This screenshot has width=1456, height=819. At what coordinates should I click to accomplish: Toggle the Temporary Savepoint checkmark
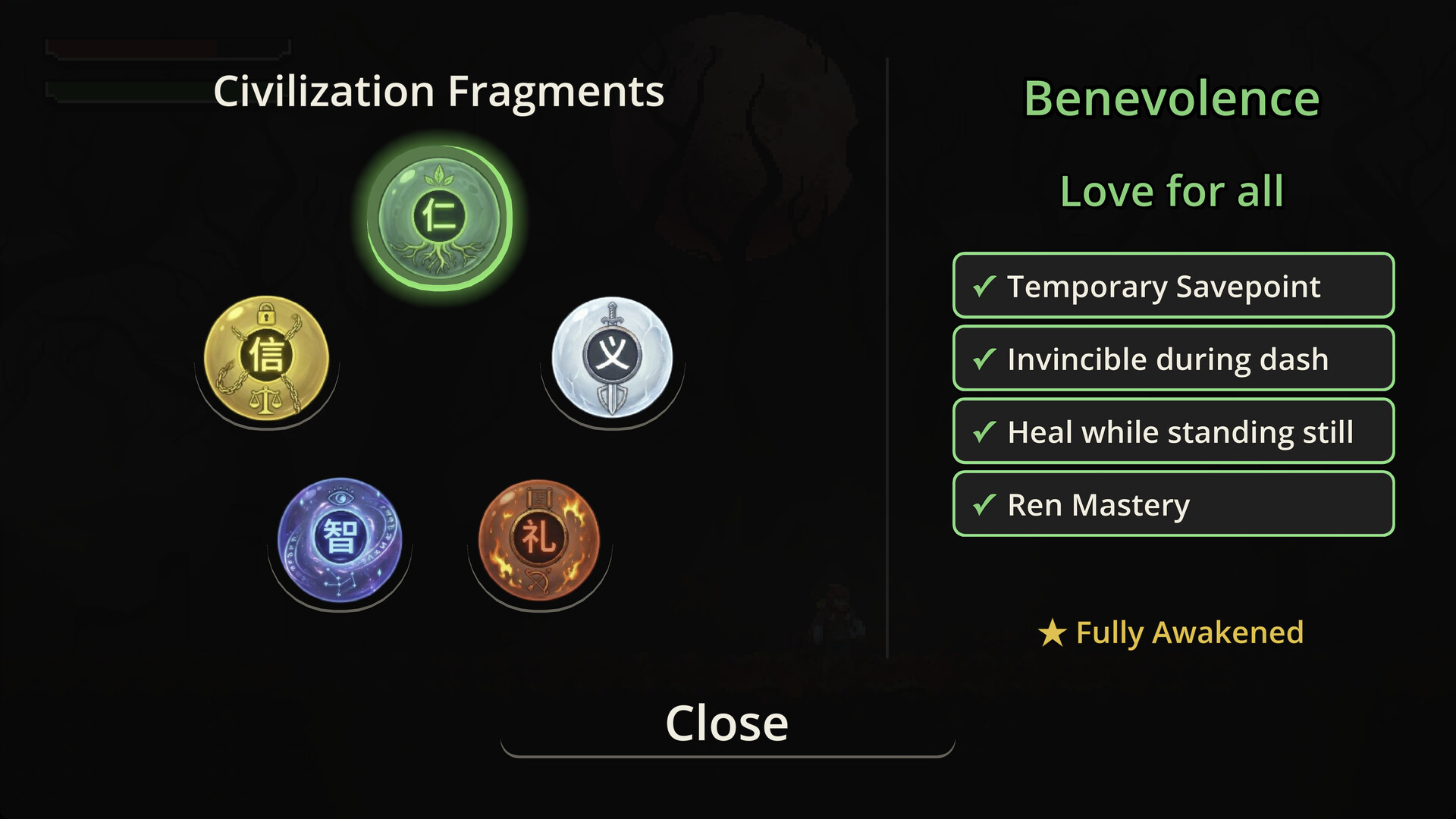point(1172,286)
